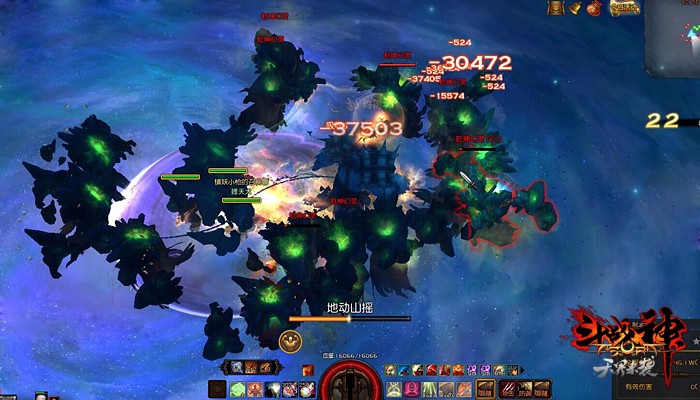Activate the round golden strongman icon

pyautogui.click(x=290, y=340)
